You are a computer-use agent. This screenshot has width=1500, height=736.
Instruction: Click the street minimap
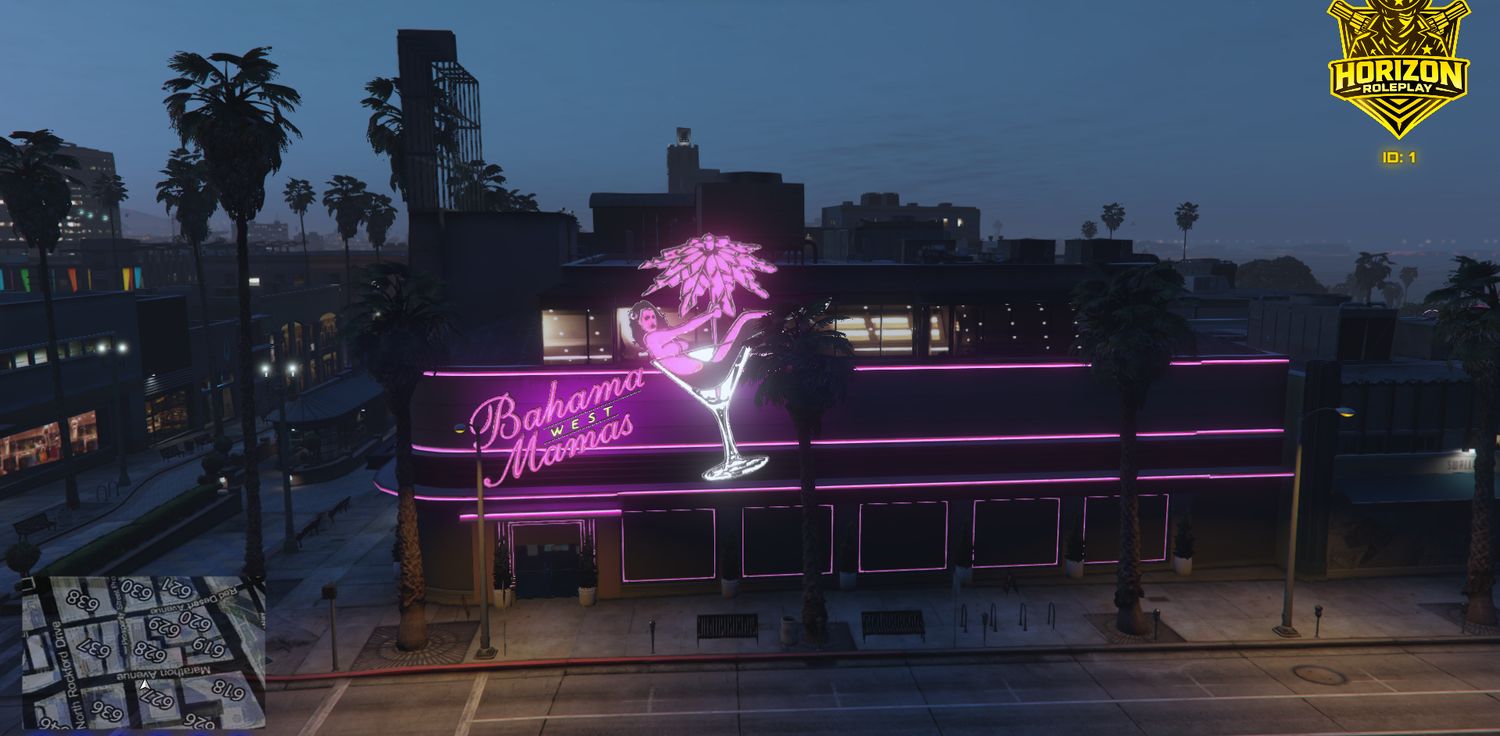point(143,652)
